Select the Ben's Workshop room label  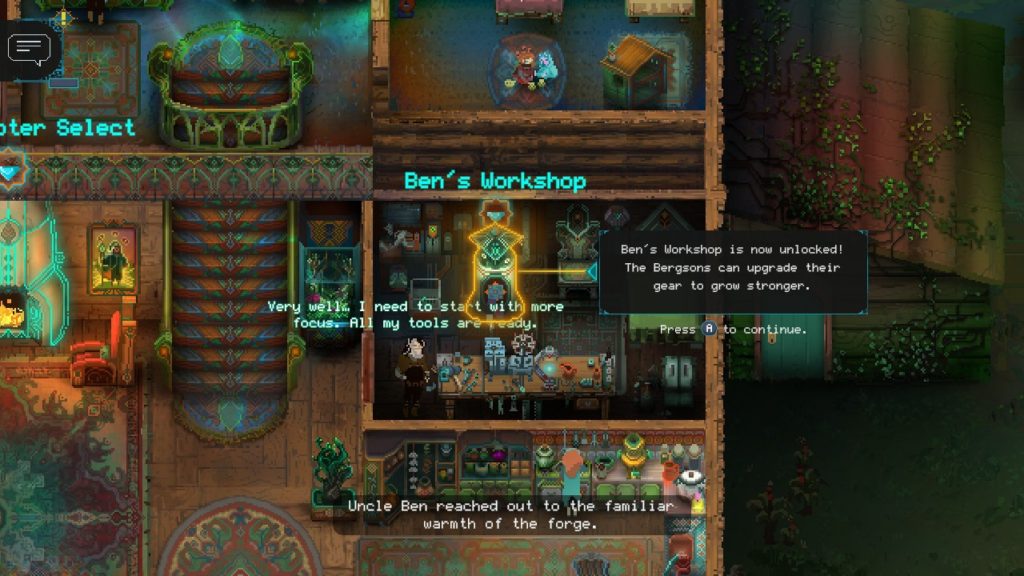tap(495, 181)
